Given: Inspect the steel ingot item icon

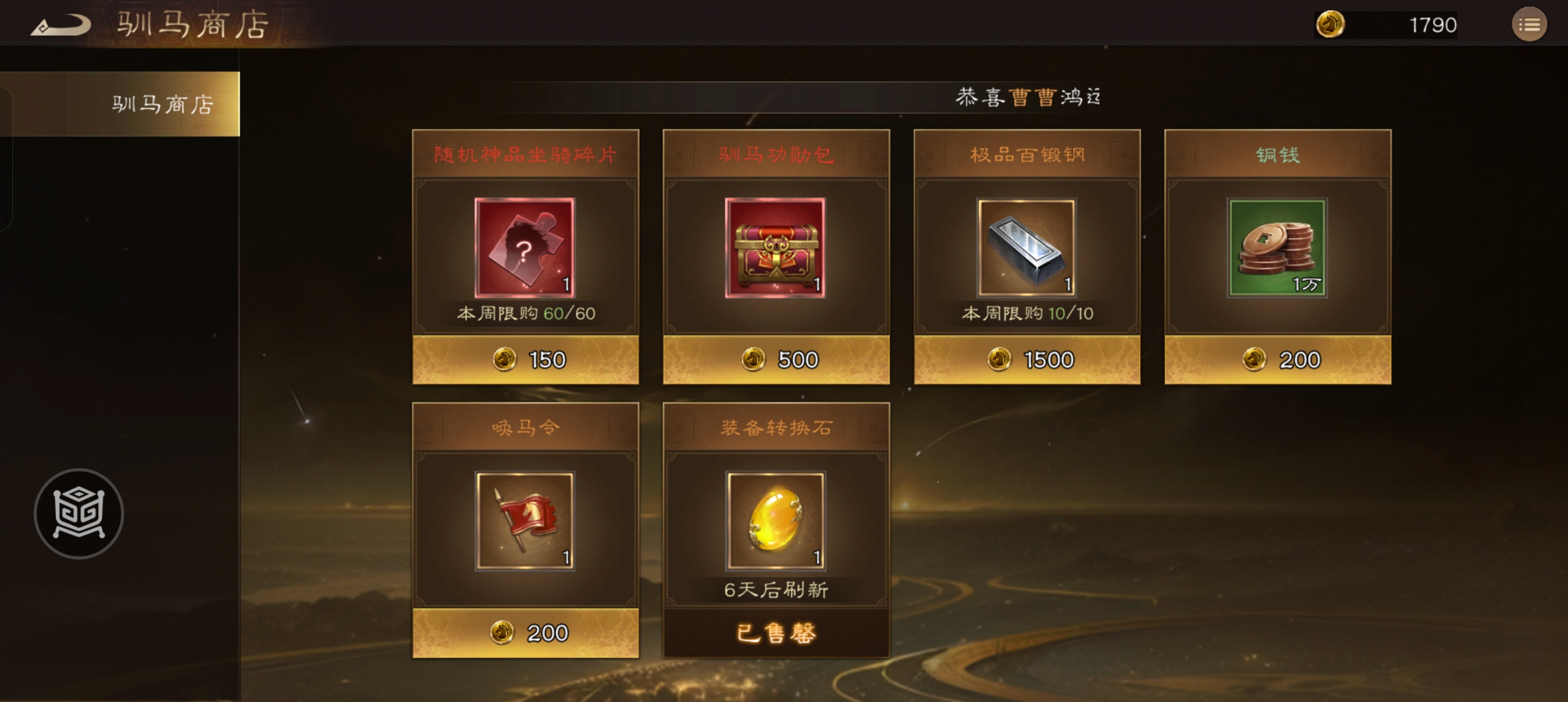Looking at the screenshot, I should click(1026, 248).
